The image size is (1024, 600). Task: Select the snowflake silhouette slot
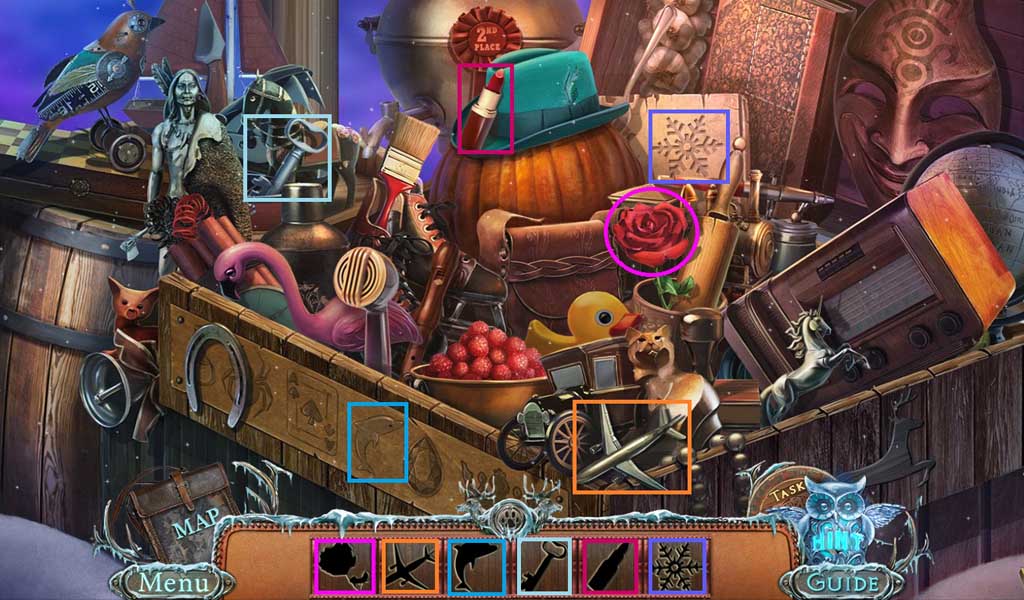[679, 565]
